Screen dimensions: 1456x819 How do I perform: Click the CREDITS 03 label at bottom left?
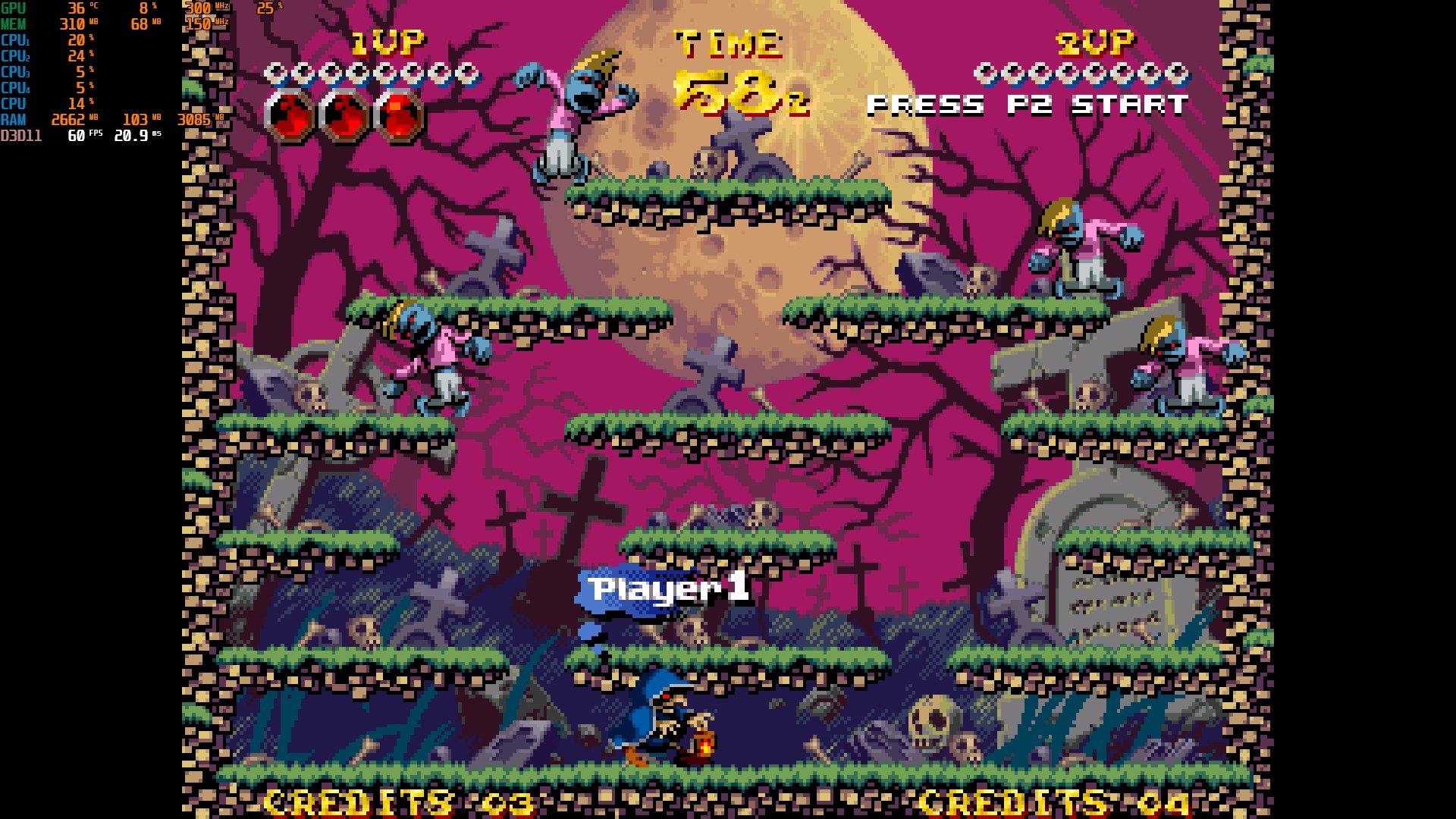click(x=394, y=801)
